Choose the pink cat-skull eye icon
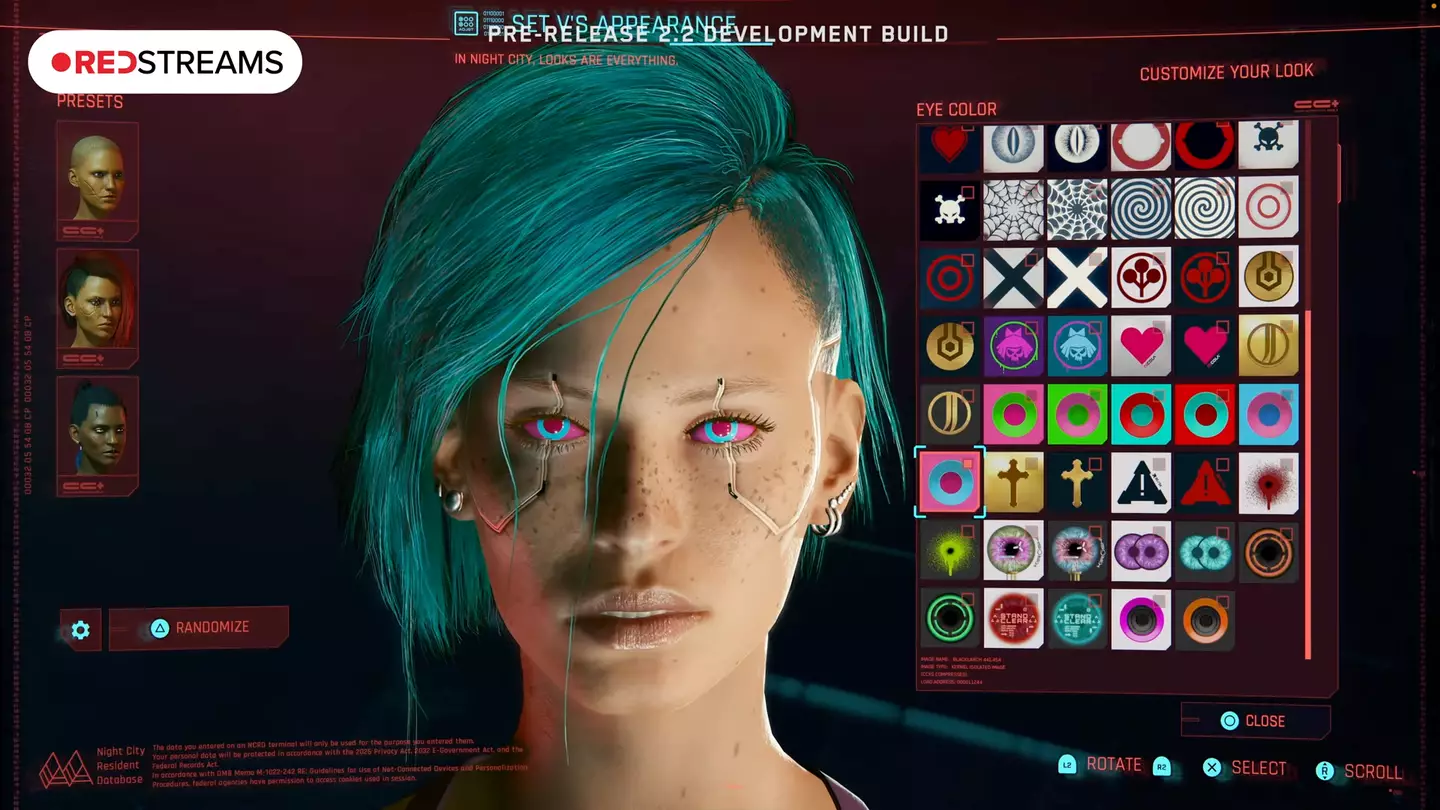1440x810 pixels. [x=1014, y=347]
